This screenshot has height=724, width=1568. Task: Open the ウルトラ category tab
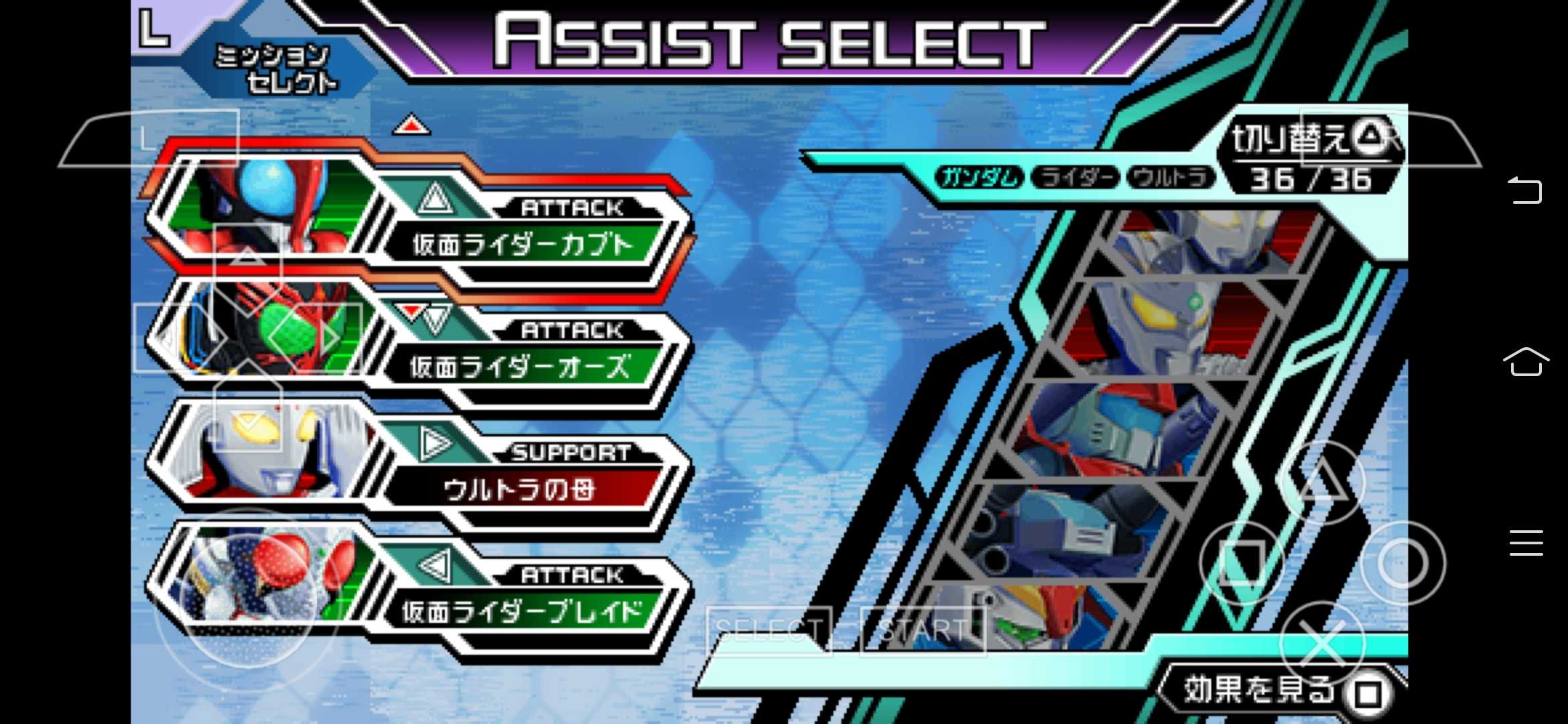1171,178
